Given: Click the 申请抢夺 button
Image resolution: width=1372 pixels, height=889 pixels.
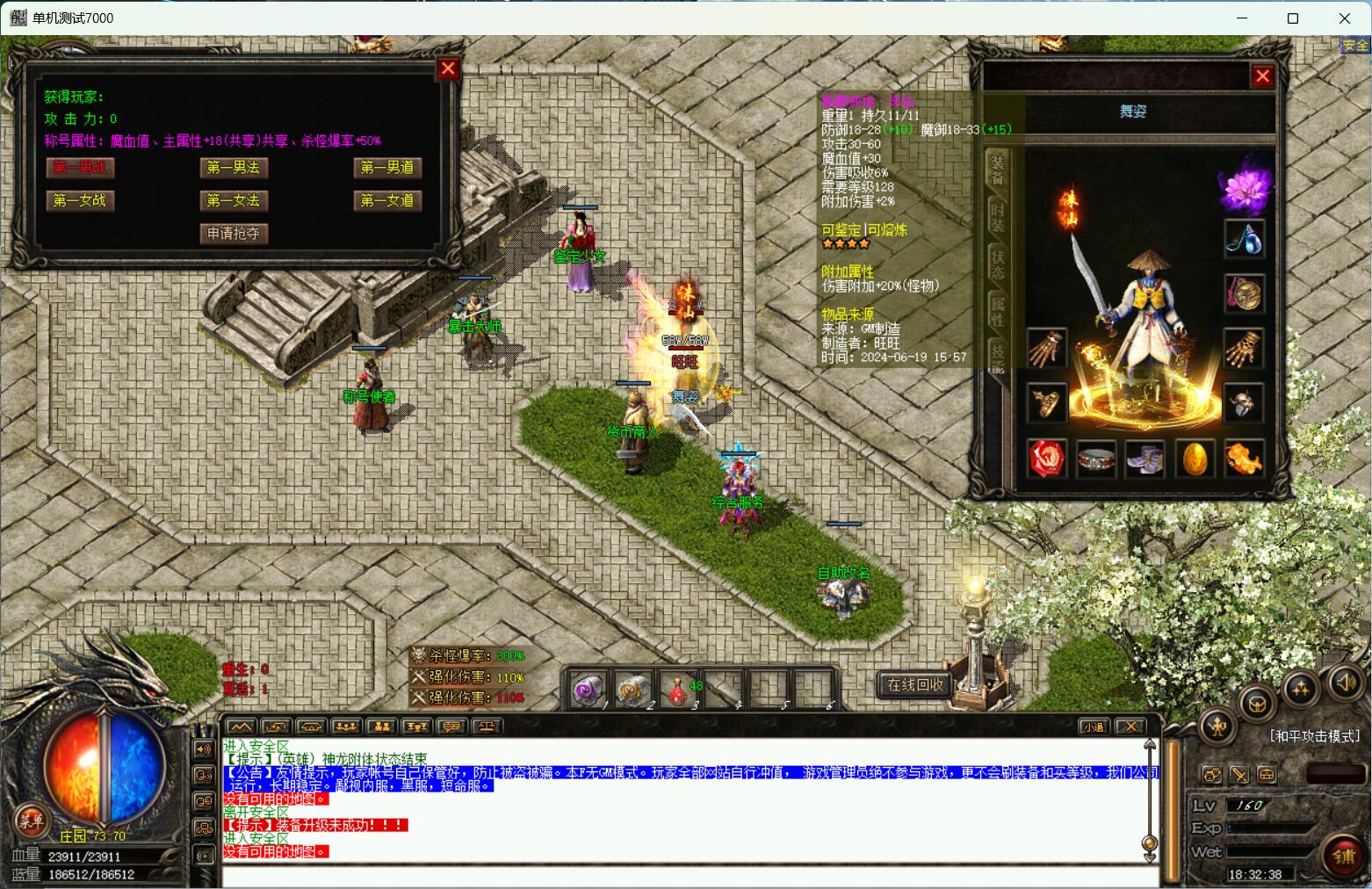Looking at the screenshot, I should (233, 233).
